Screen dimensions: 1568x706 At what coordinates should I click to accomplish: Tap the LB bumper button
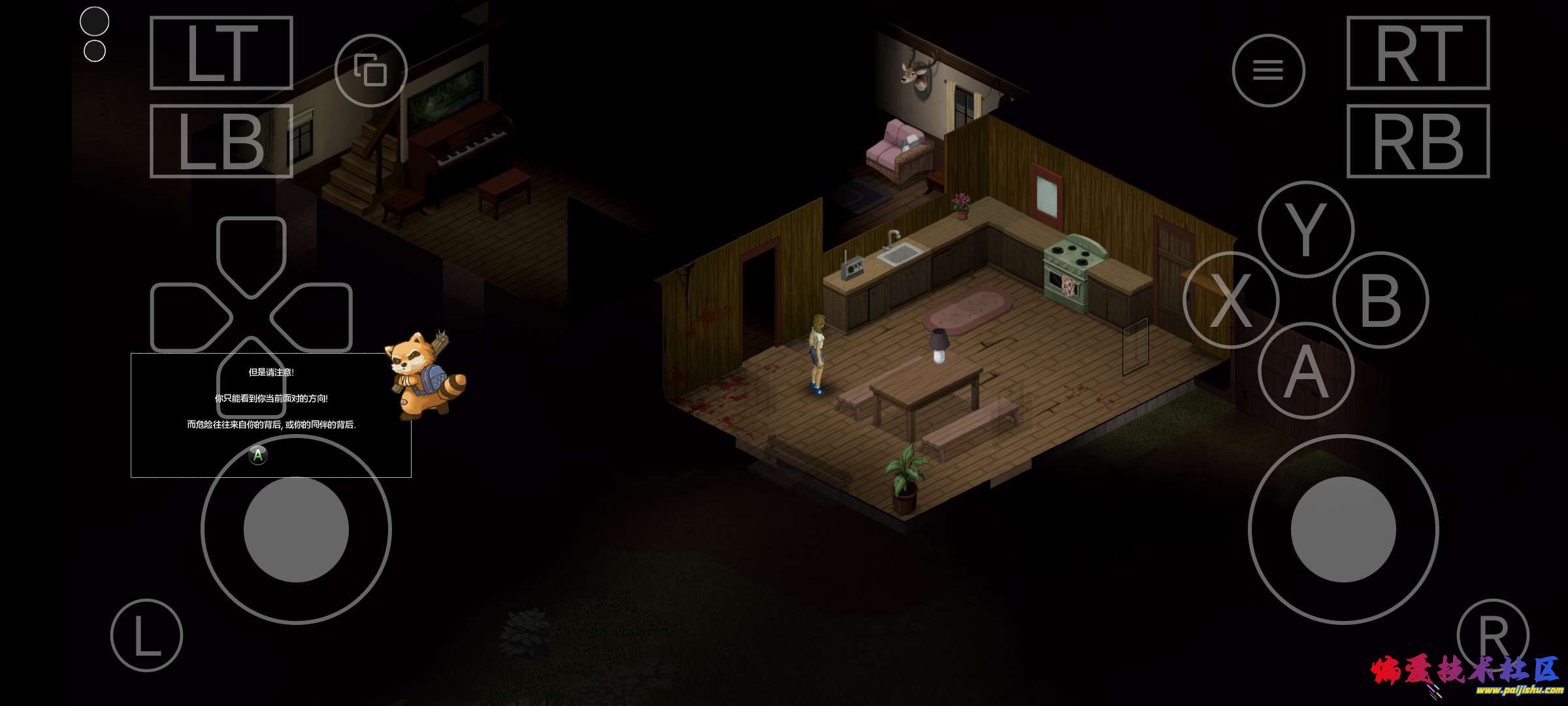[221, 141]
